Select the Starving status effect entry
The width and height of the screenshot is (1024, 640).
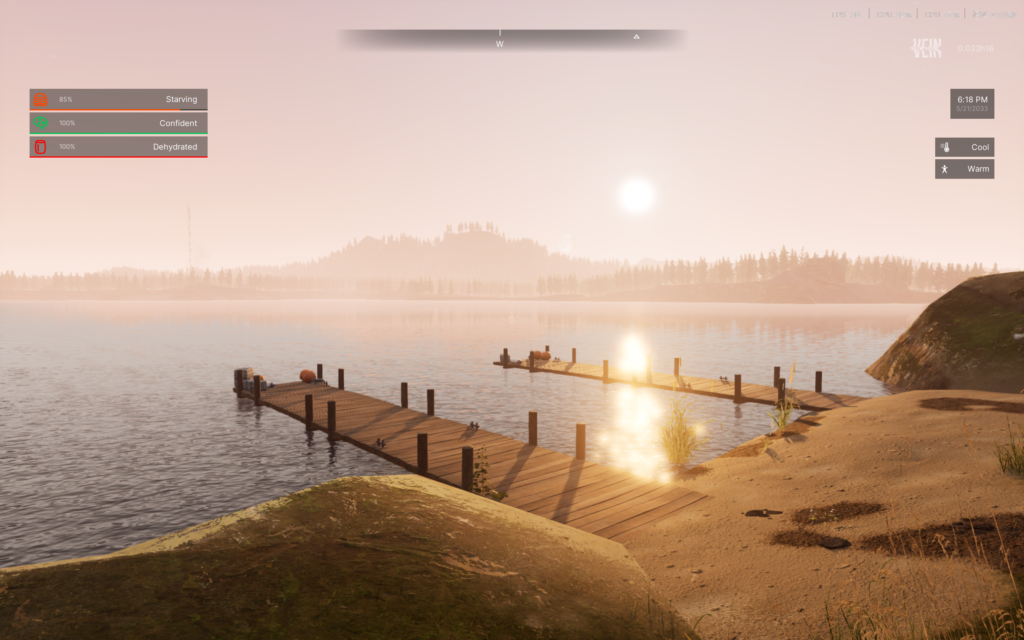tap(118, 99)
